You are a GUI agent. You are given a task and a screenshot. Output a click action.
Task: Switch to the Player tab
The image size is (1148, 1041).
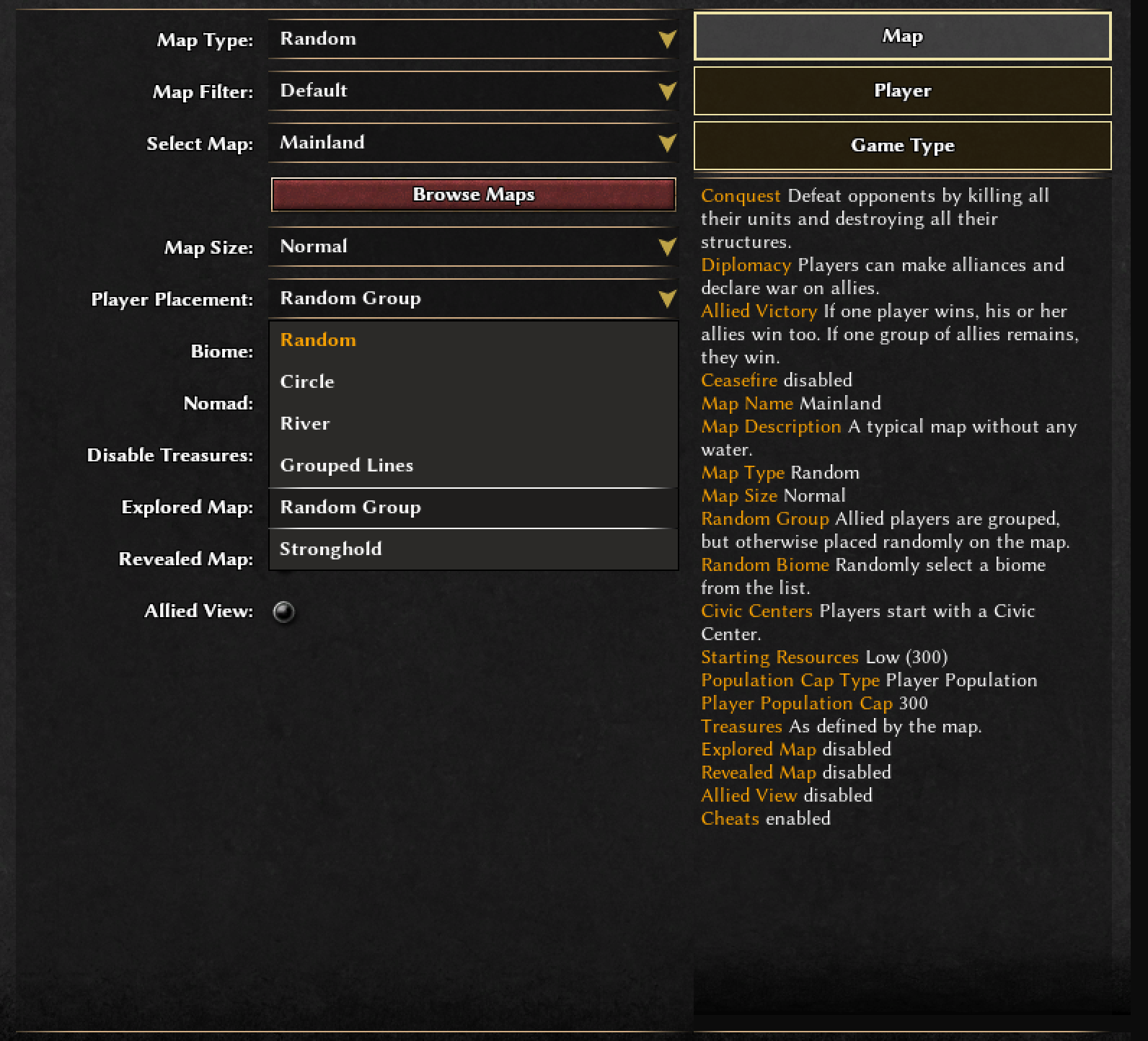tap(902, 91)
